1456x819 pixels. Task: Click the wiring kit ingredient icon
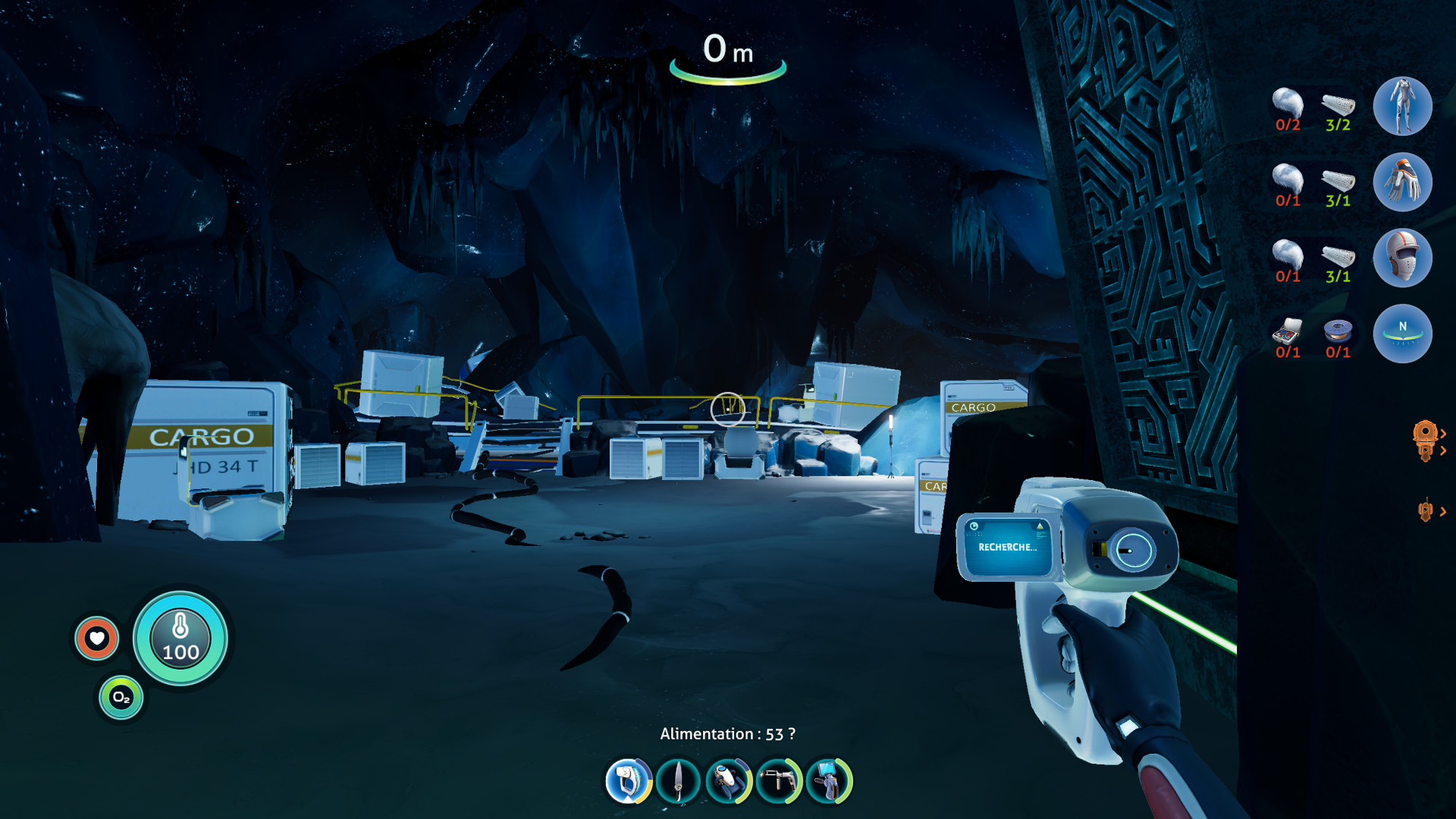click(x=1287, y=331)
